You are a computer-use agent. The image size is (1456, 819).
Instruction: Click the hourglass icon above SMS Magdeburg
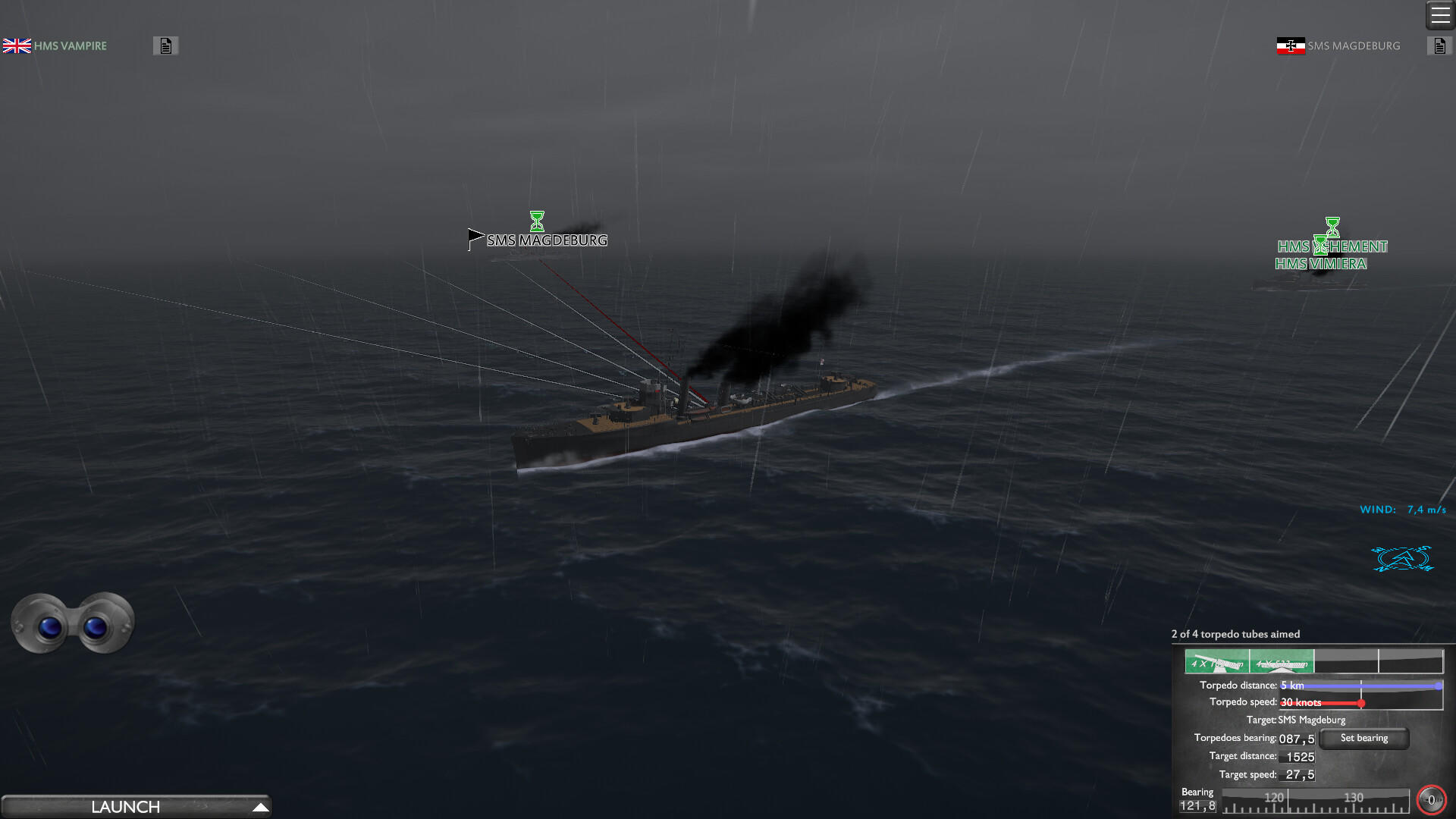[x=538, y=221]
